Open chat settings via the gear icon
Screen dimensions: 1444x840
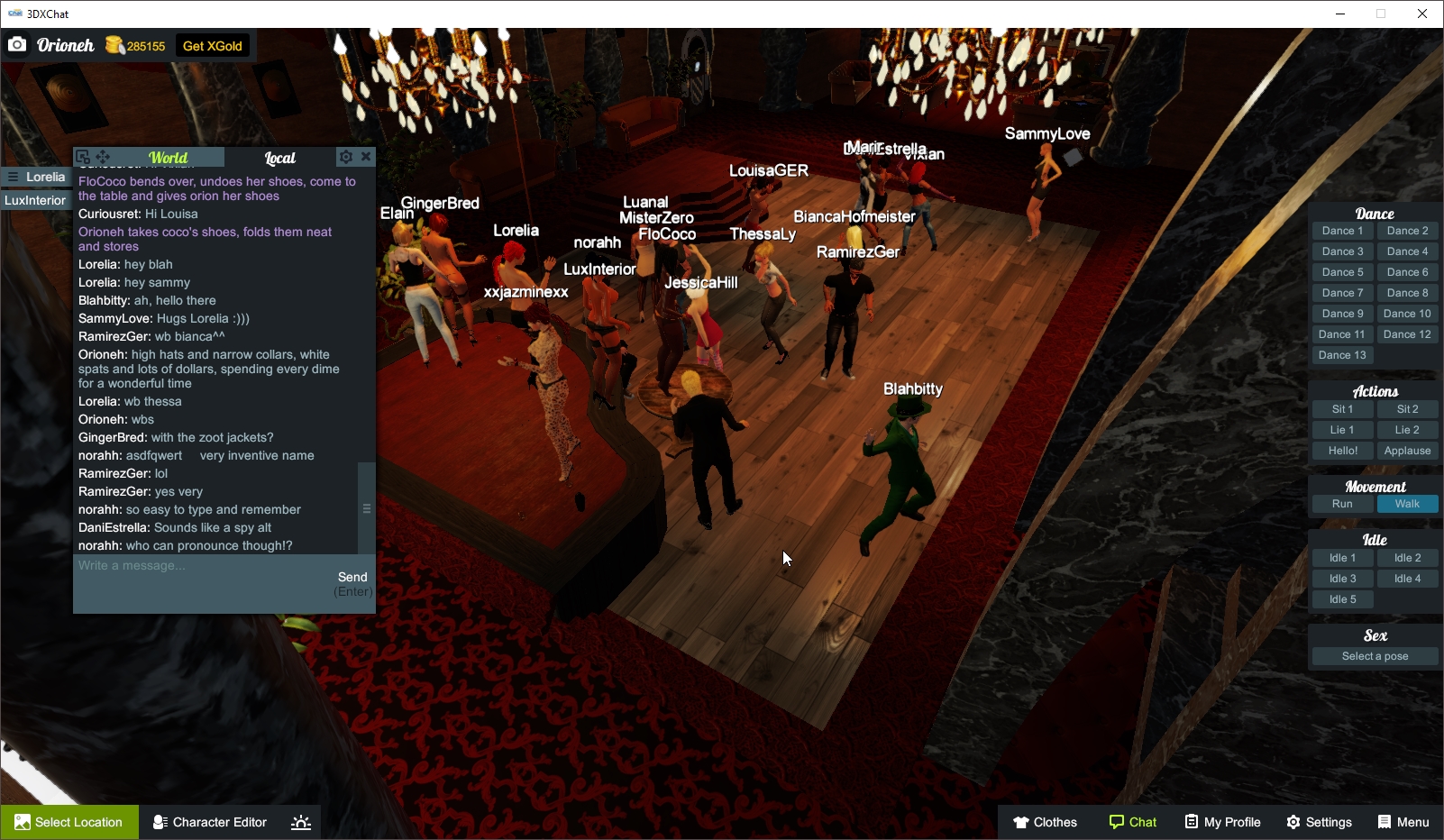[x=346, y=156]
